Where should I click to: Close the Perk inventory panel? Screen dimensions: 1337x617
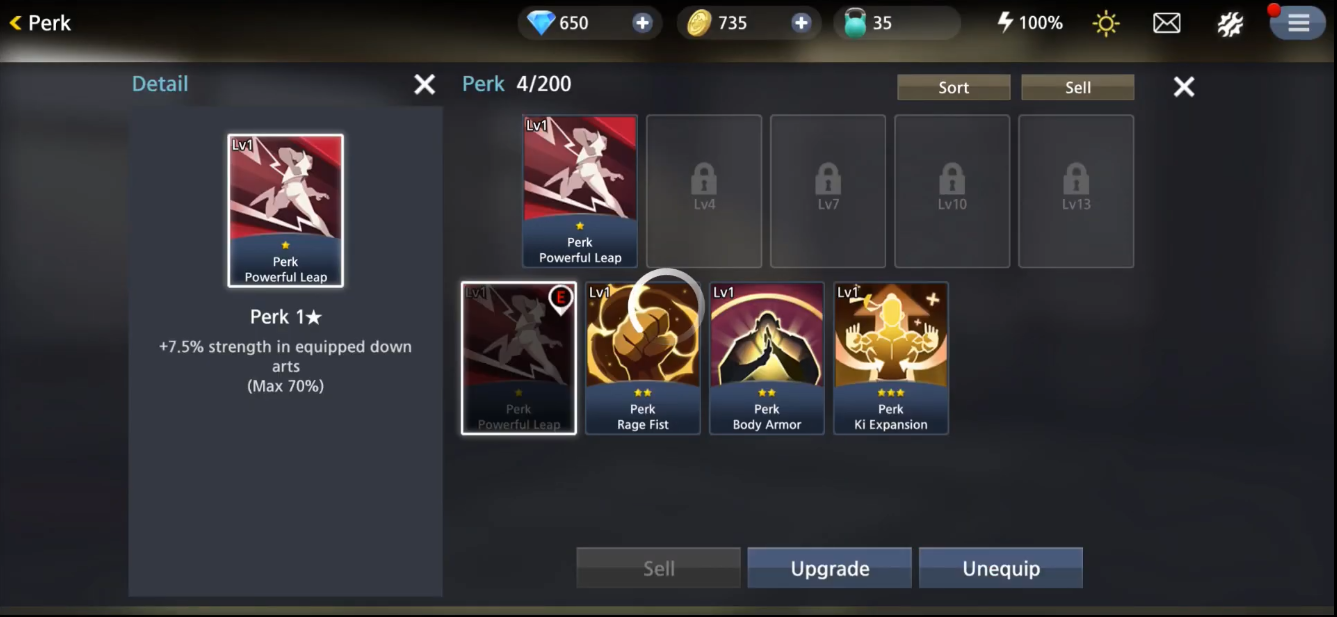[x=1184, y=87]
